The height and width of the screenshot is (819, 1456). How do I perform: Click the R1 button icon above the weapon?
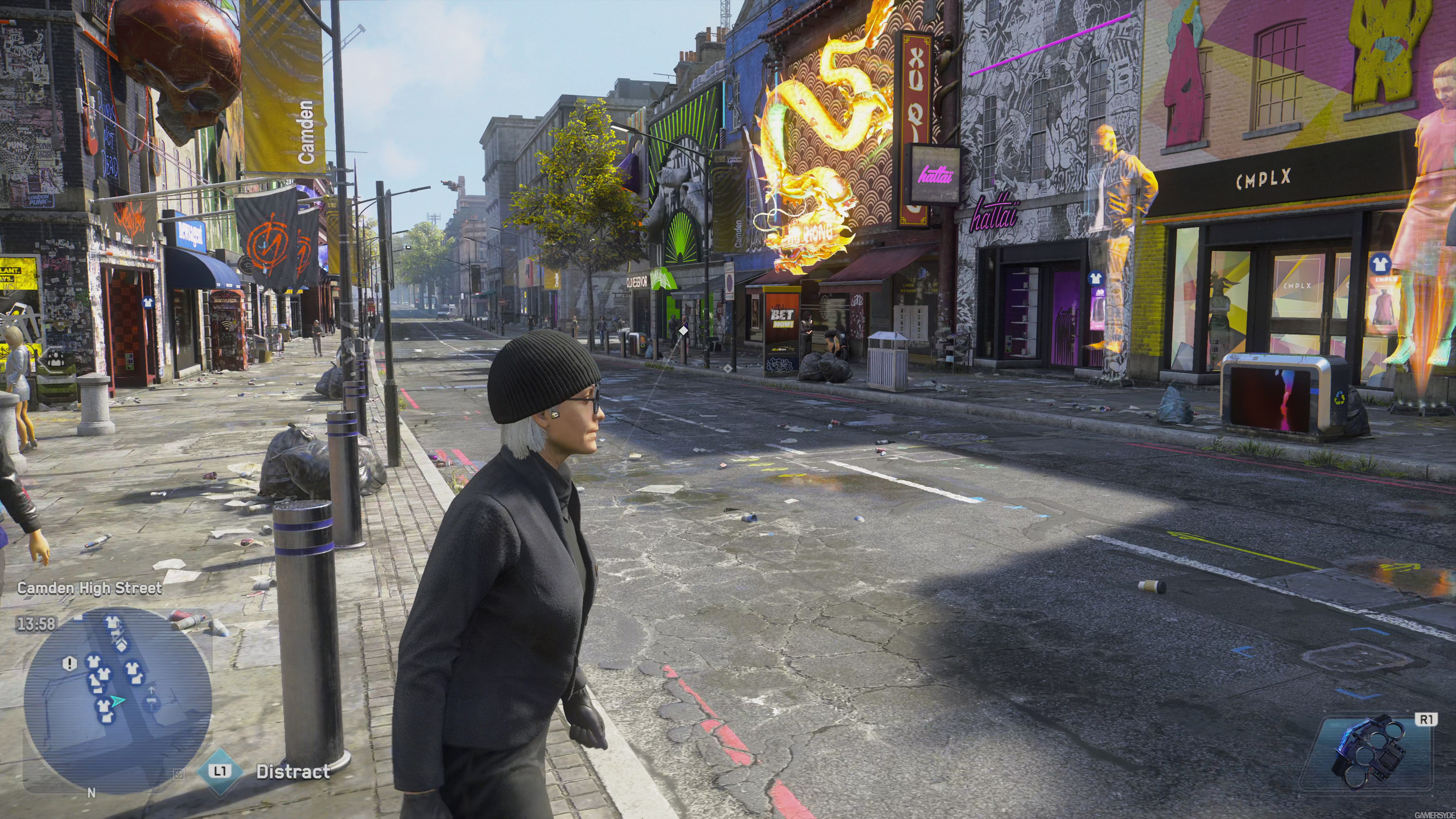click(1427, 720)
